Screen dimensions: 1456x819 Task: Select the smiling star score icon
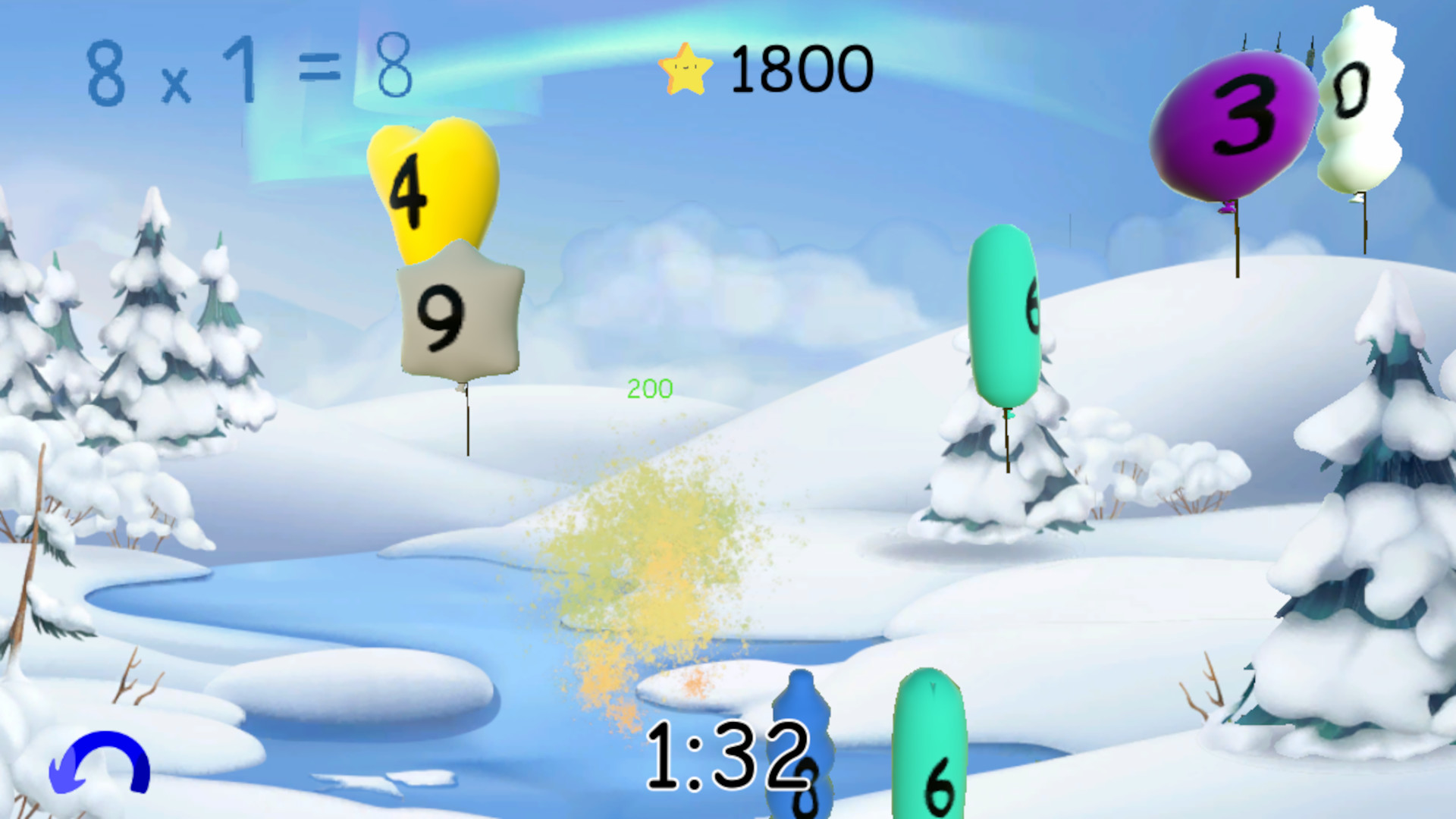(x=685, y=67)
